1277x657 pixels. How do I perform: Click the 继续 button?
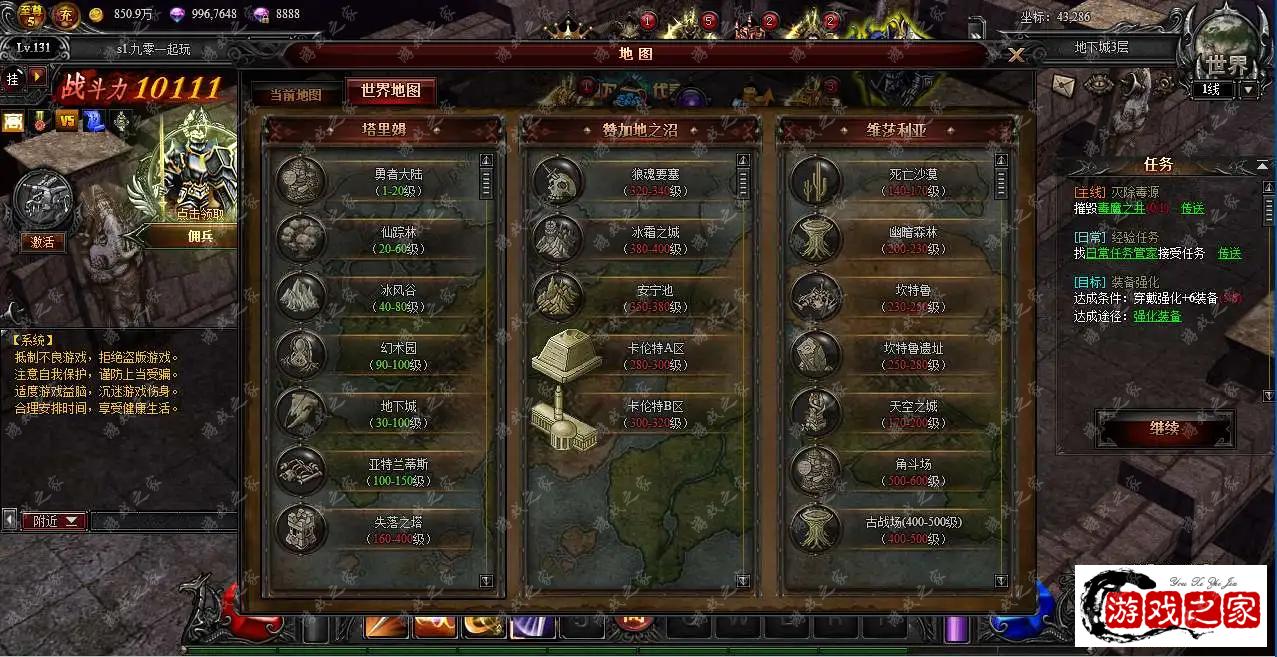1164,429
